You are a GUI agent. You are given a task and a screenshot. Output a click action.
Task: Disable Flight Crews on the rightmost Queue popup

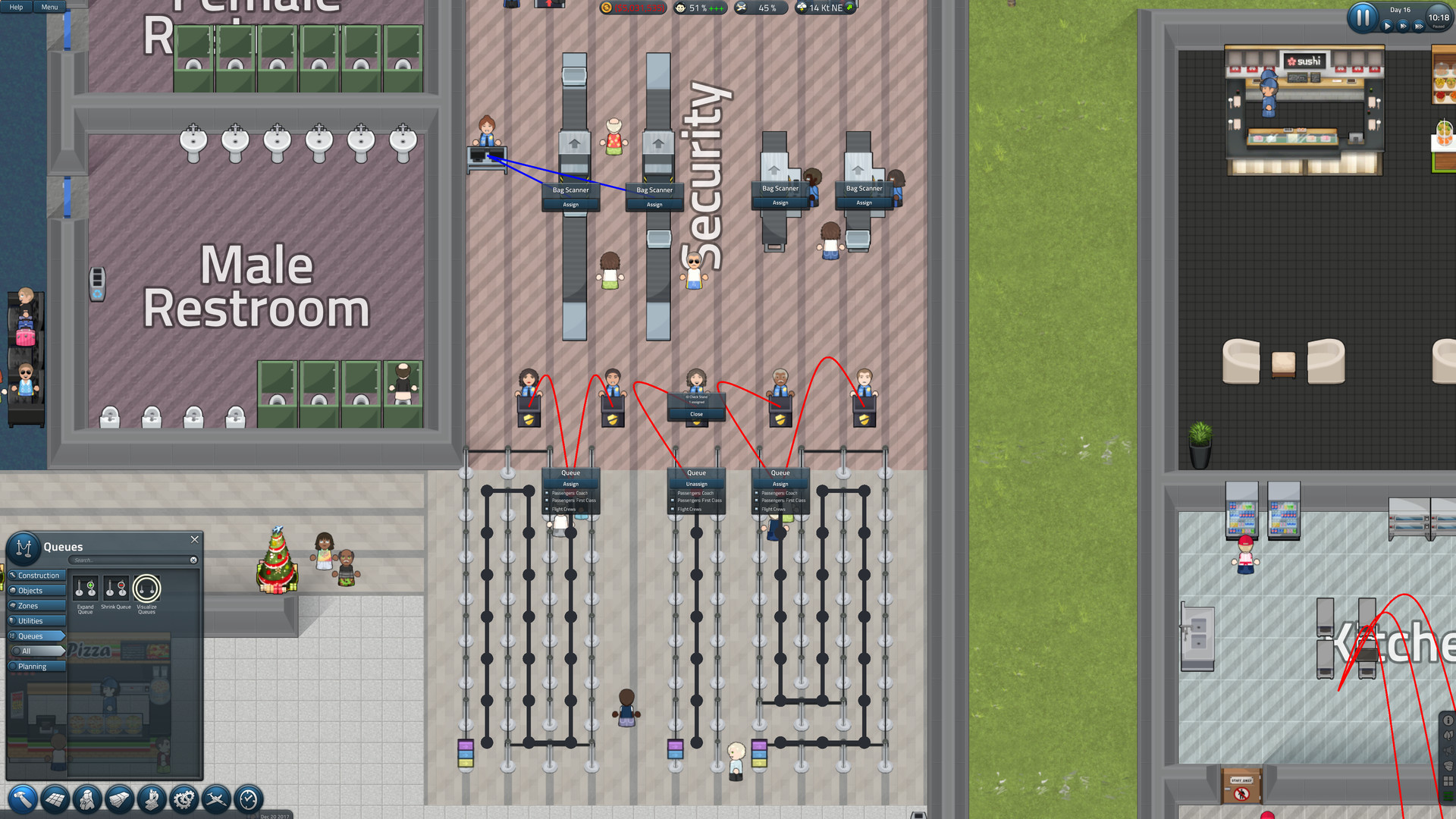click(x=756, y=510)
